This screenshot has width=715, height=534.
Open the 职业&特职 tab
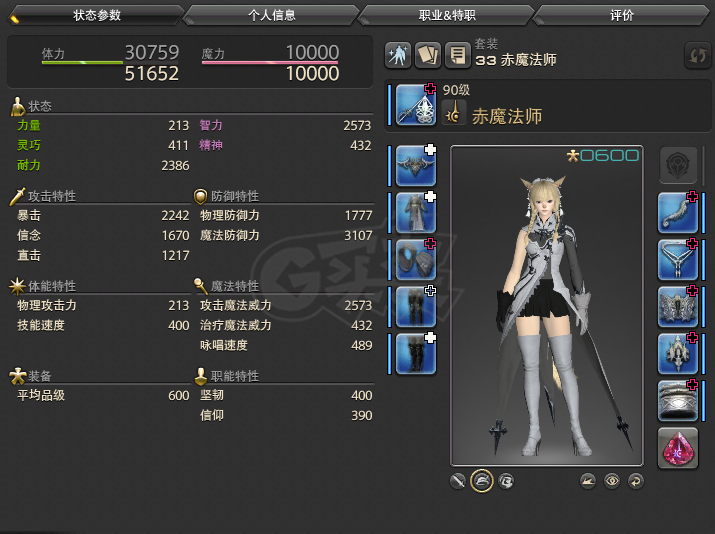tap(446, 15)
